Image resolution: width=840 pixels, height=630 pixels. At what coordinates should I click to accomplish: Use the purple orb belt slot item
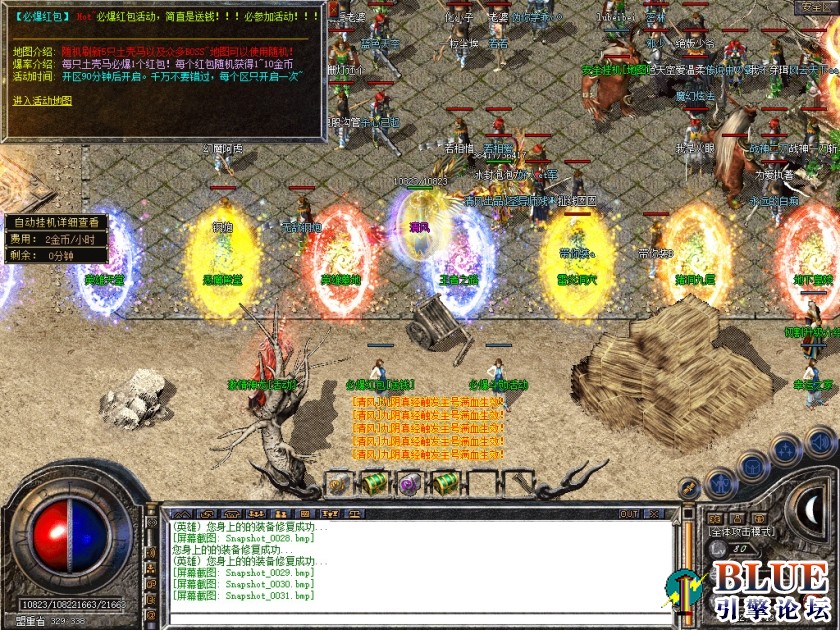[409, 484]
